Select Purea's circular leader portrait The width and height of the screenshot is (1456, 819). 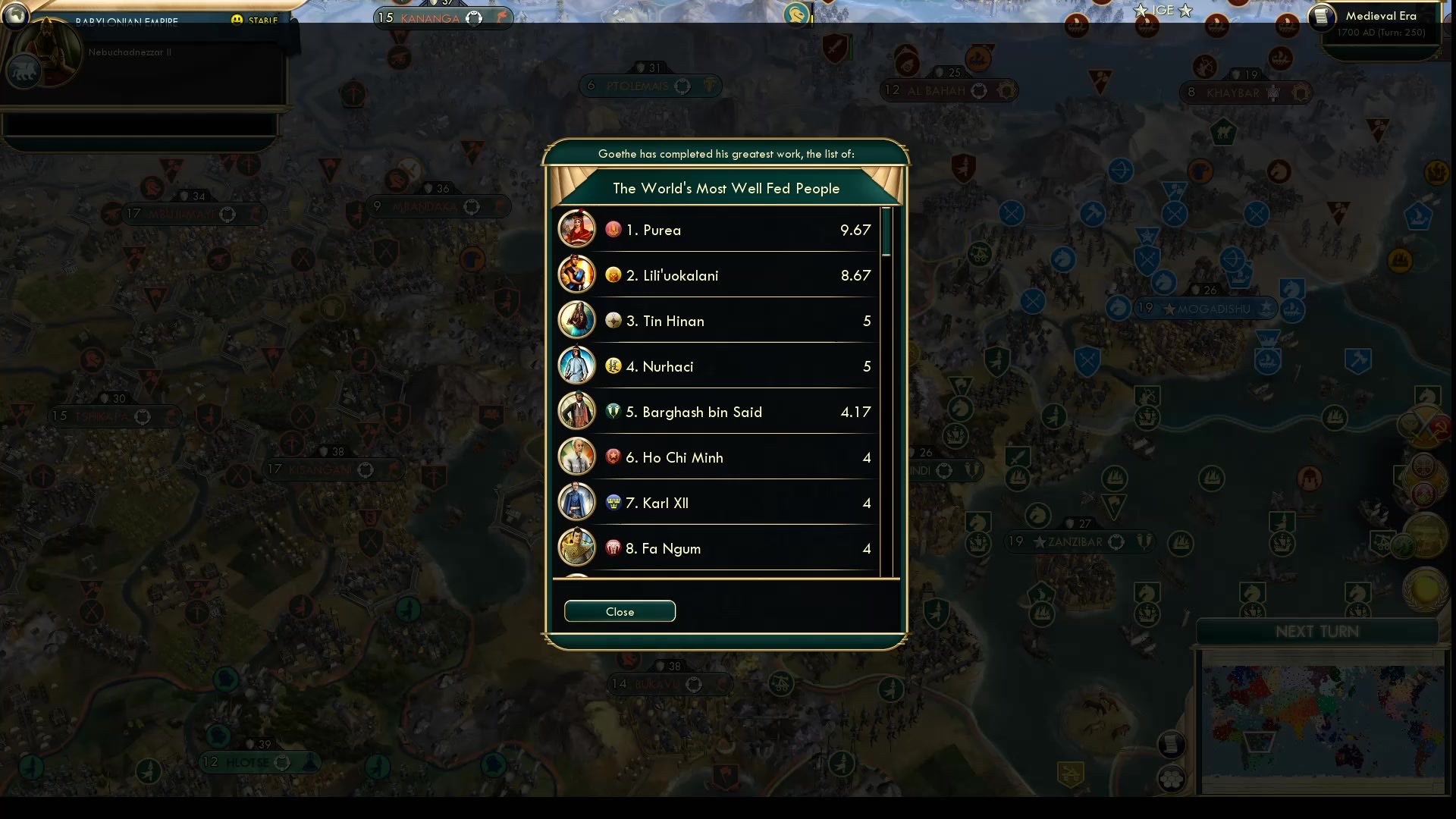pyautogui.click(x=577, y=228)
